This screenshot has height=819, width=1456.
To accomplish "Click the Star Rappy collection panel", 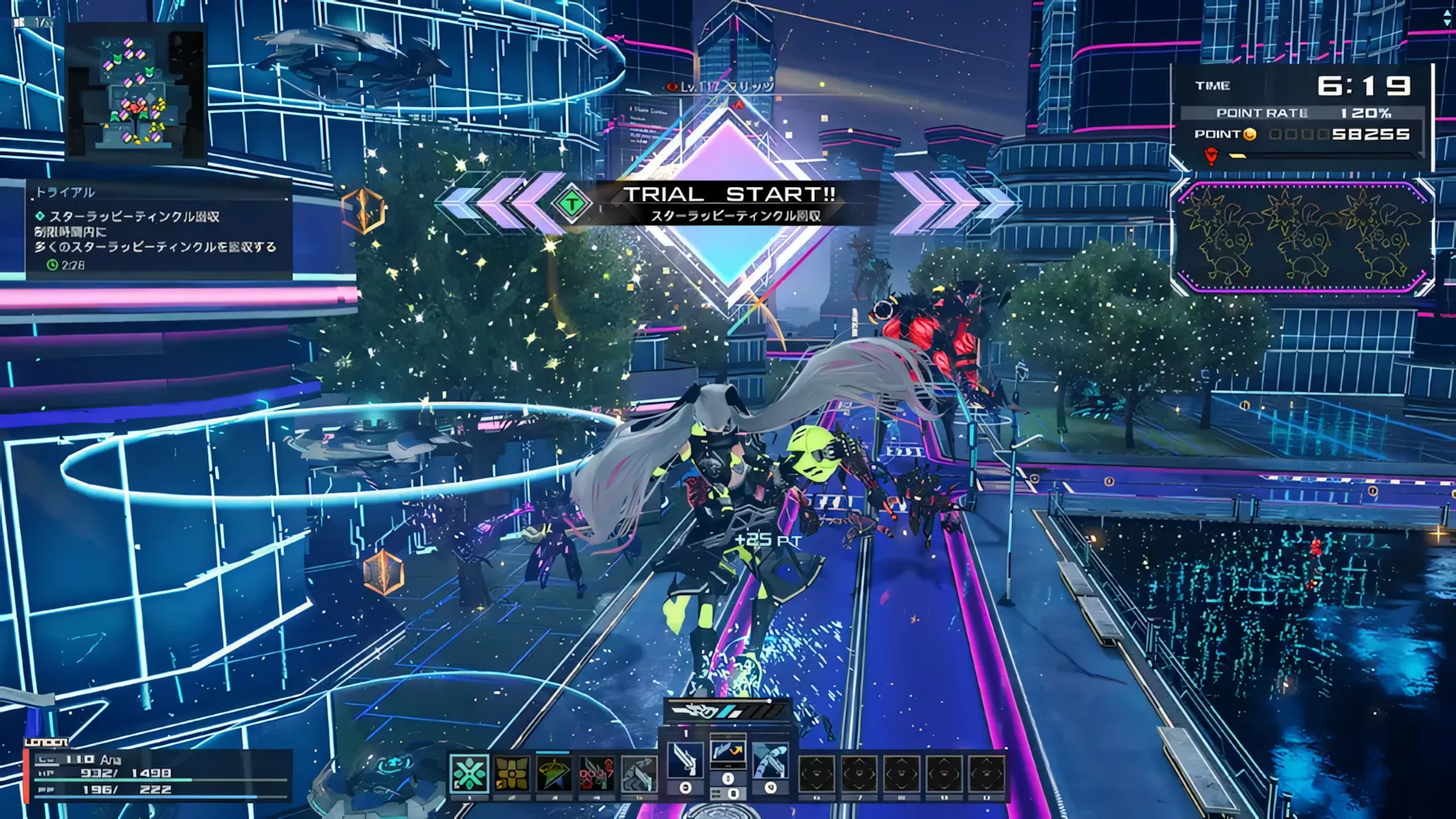I will click(1303, 237).
